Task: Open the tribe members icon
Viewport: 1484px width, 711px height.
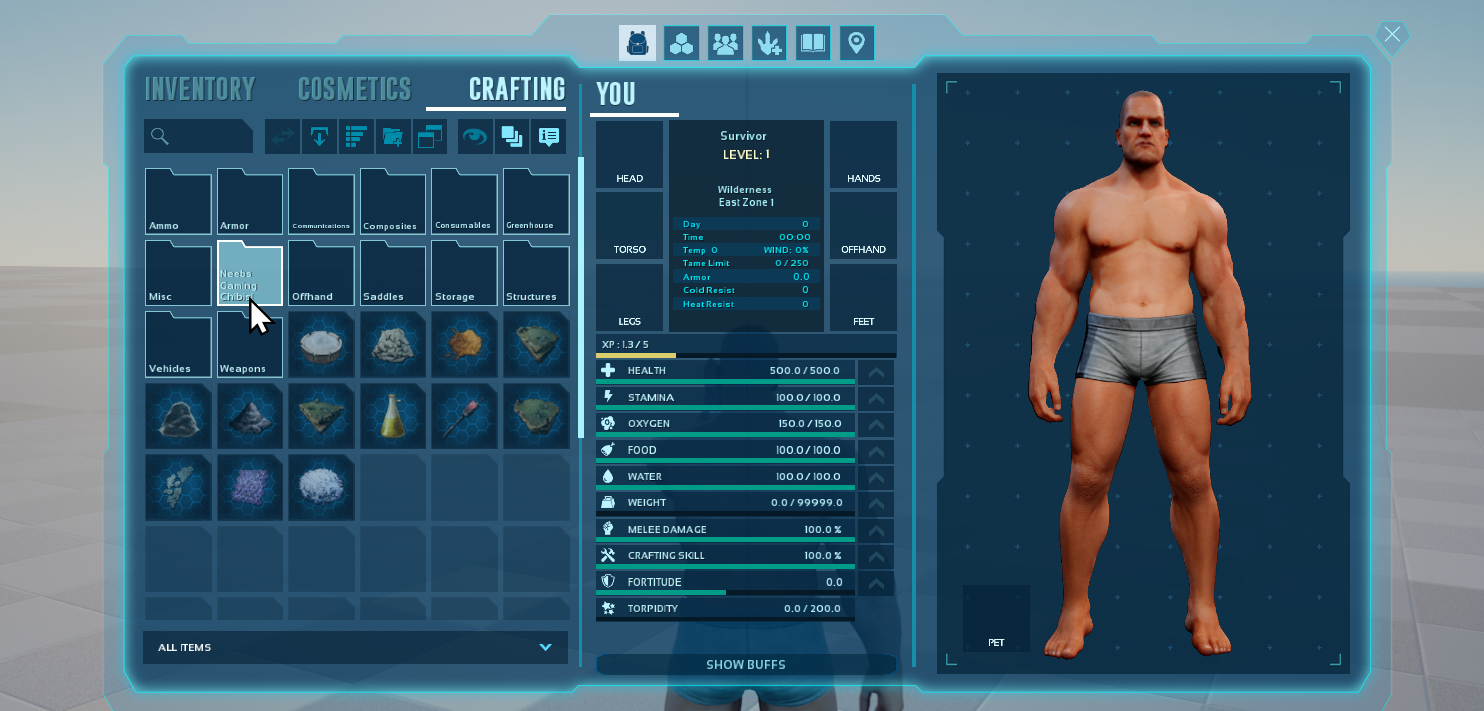Action: coord(725,43)
